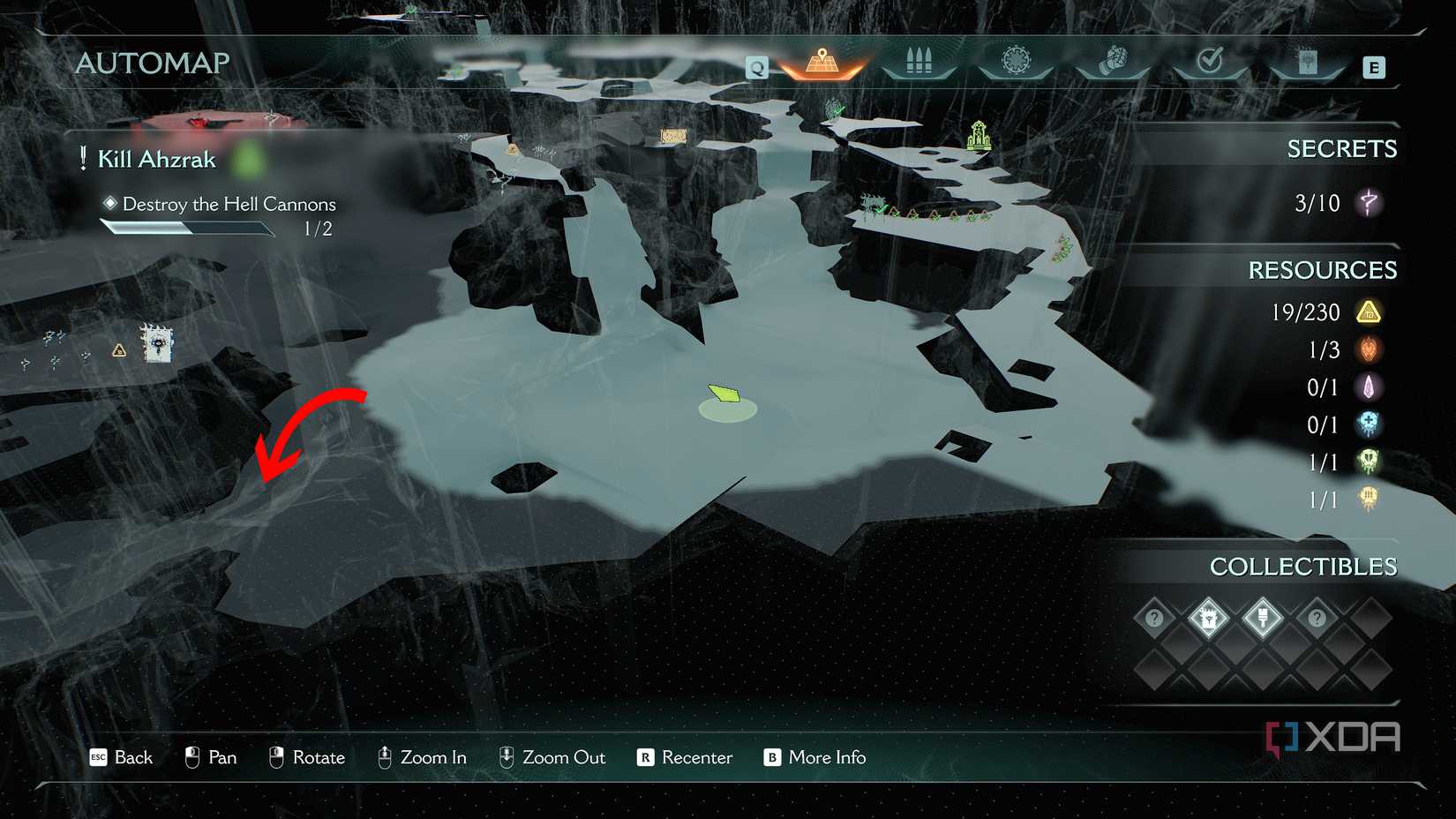Click the Q tab-cycle key indicator
This screenshot has width=1456, height=819.
tap(755, 66)
